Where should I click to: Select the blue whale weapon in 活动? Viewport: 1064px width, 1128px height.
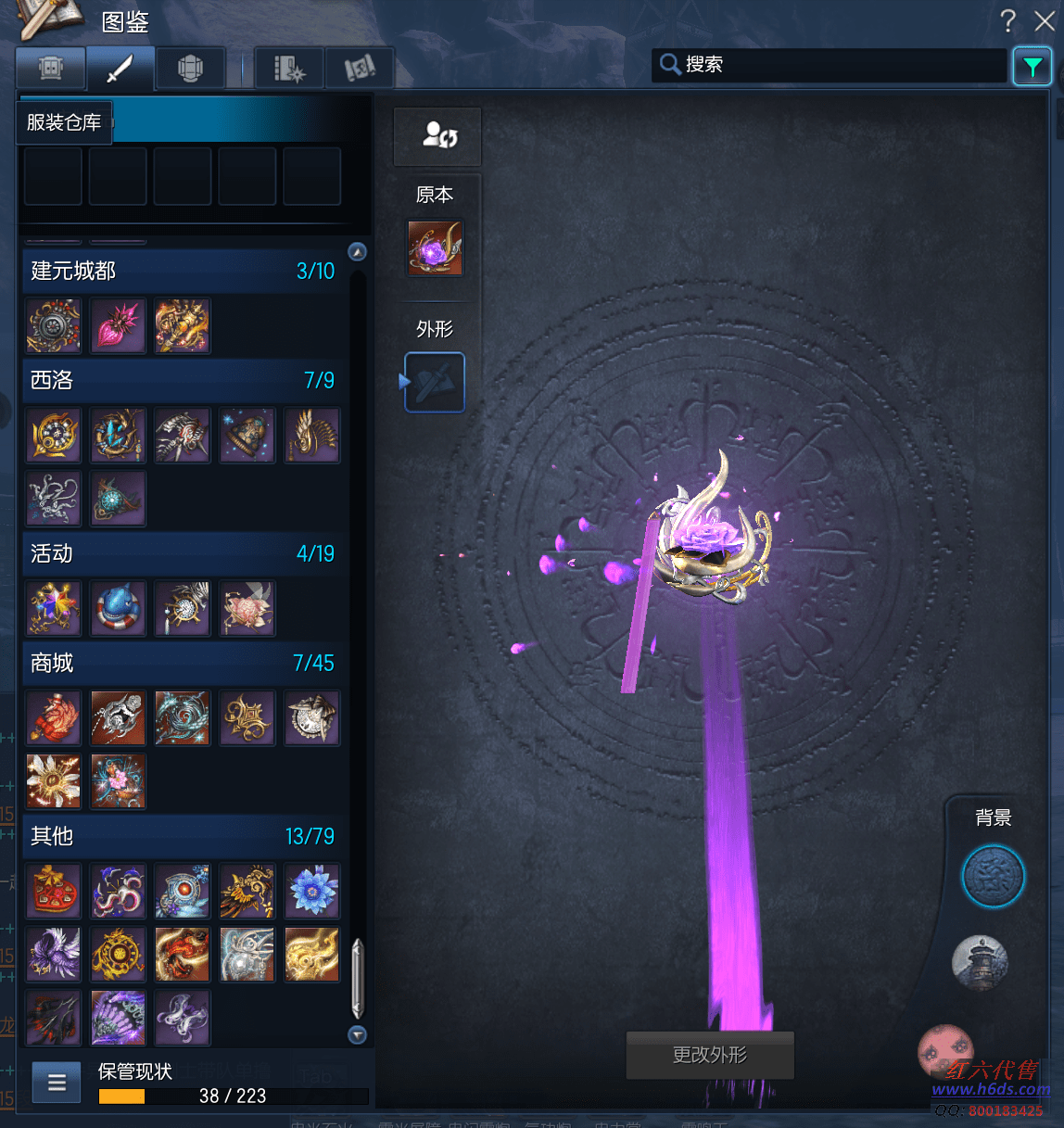coord(118,608)
